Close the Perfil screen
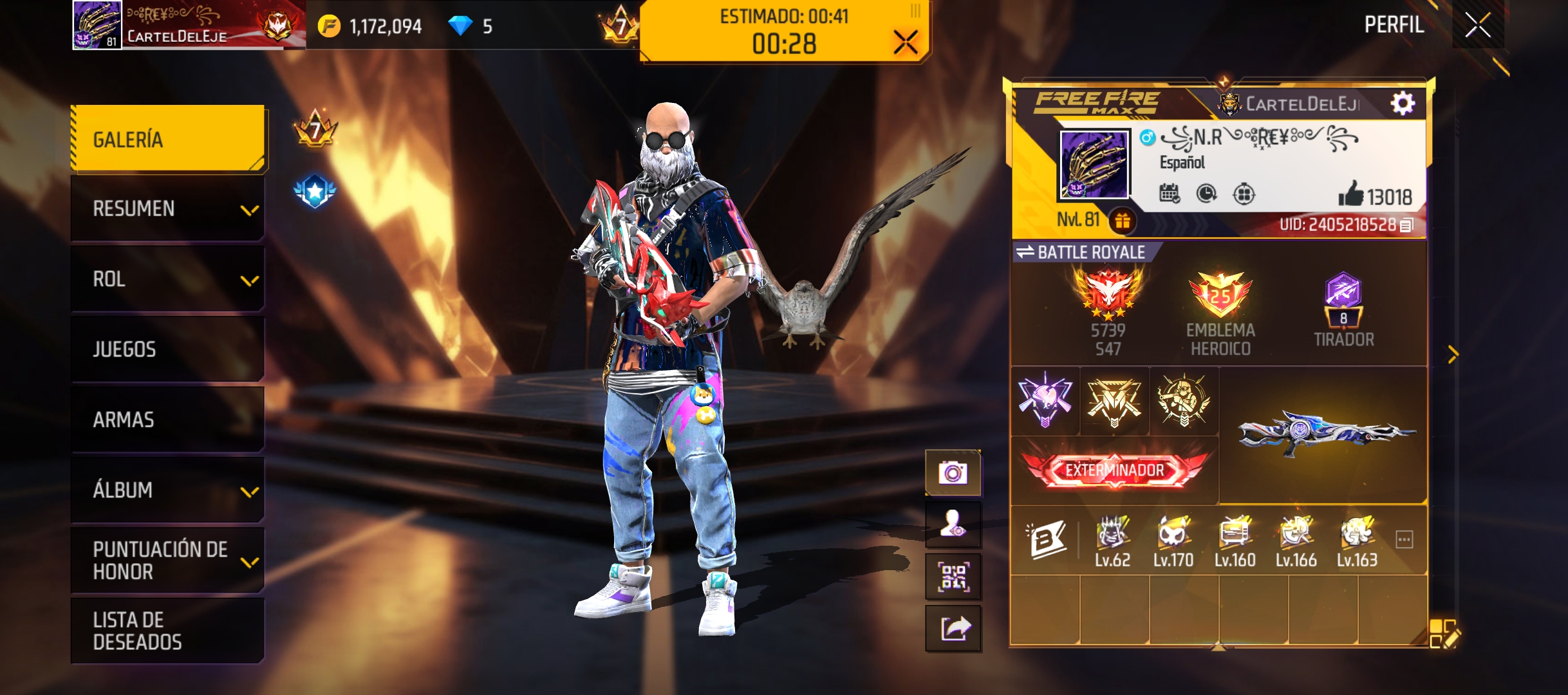This screenshot has height=695, width=1568. (x=1477, y=26)
